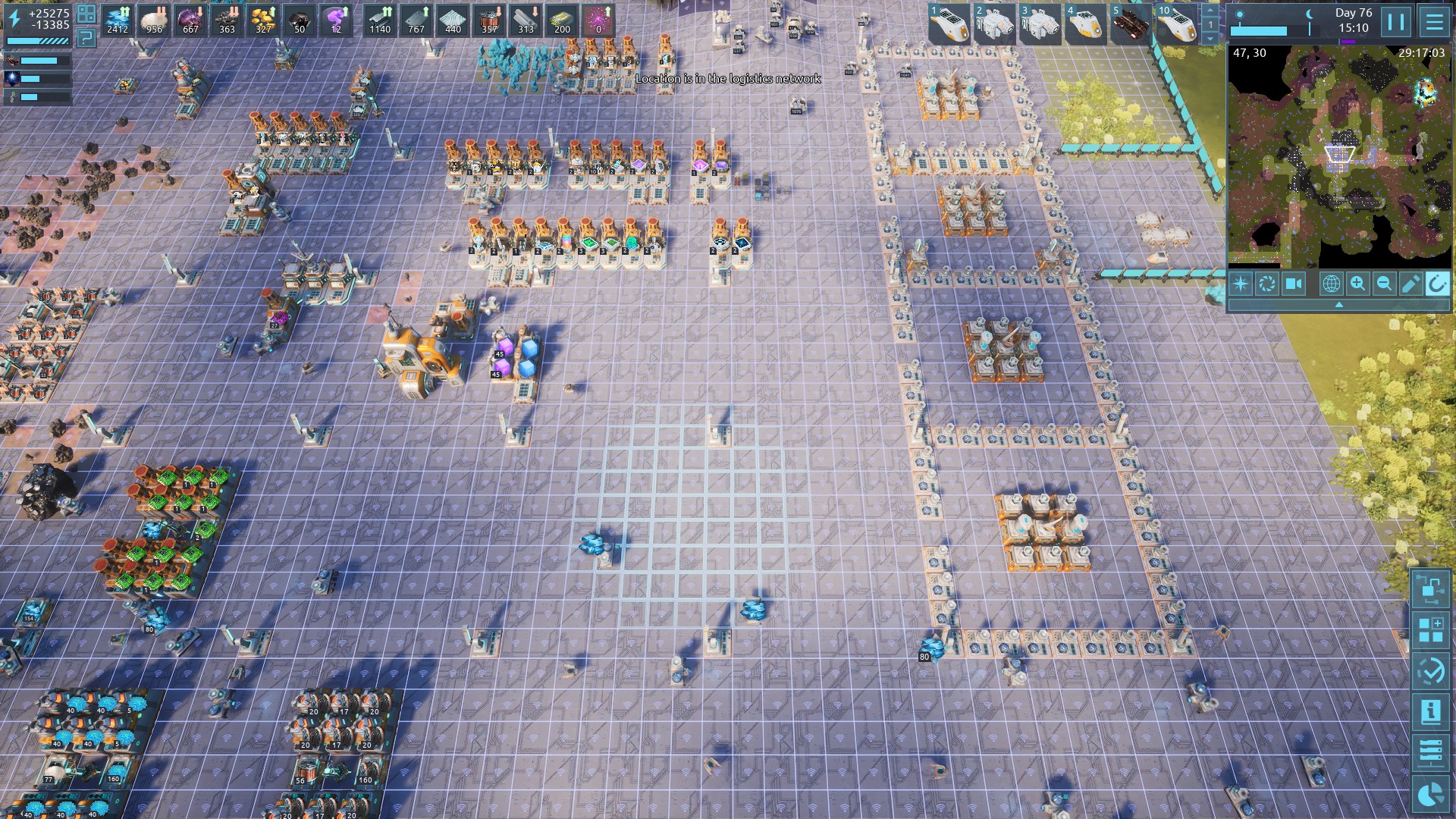Viewport: 1456px width, 819px height.
Task: Open the research tree flowchart button
Action: [x=1431, y=588]
